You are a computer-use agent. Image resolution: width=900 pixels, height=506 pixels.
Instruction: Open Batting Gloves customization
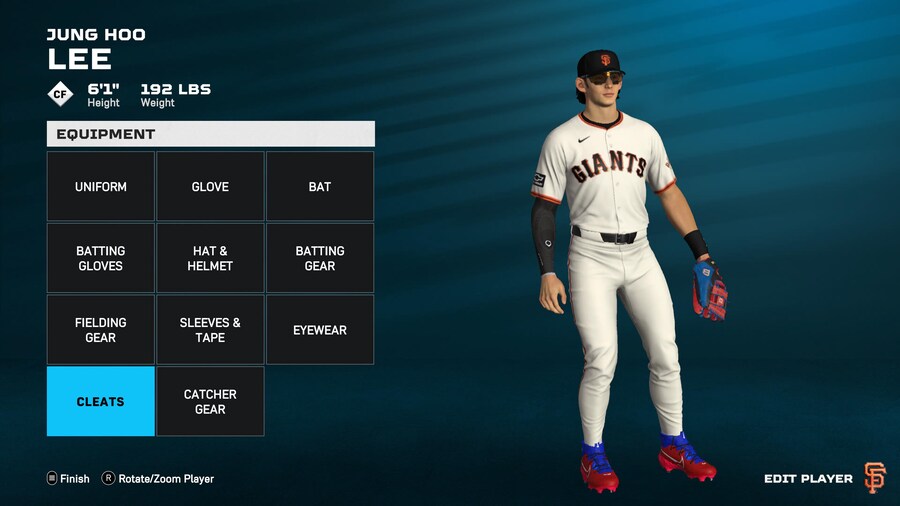pyautogui.click(x=101, y=258)
